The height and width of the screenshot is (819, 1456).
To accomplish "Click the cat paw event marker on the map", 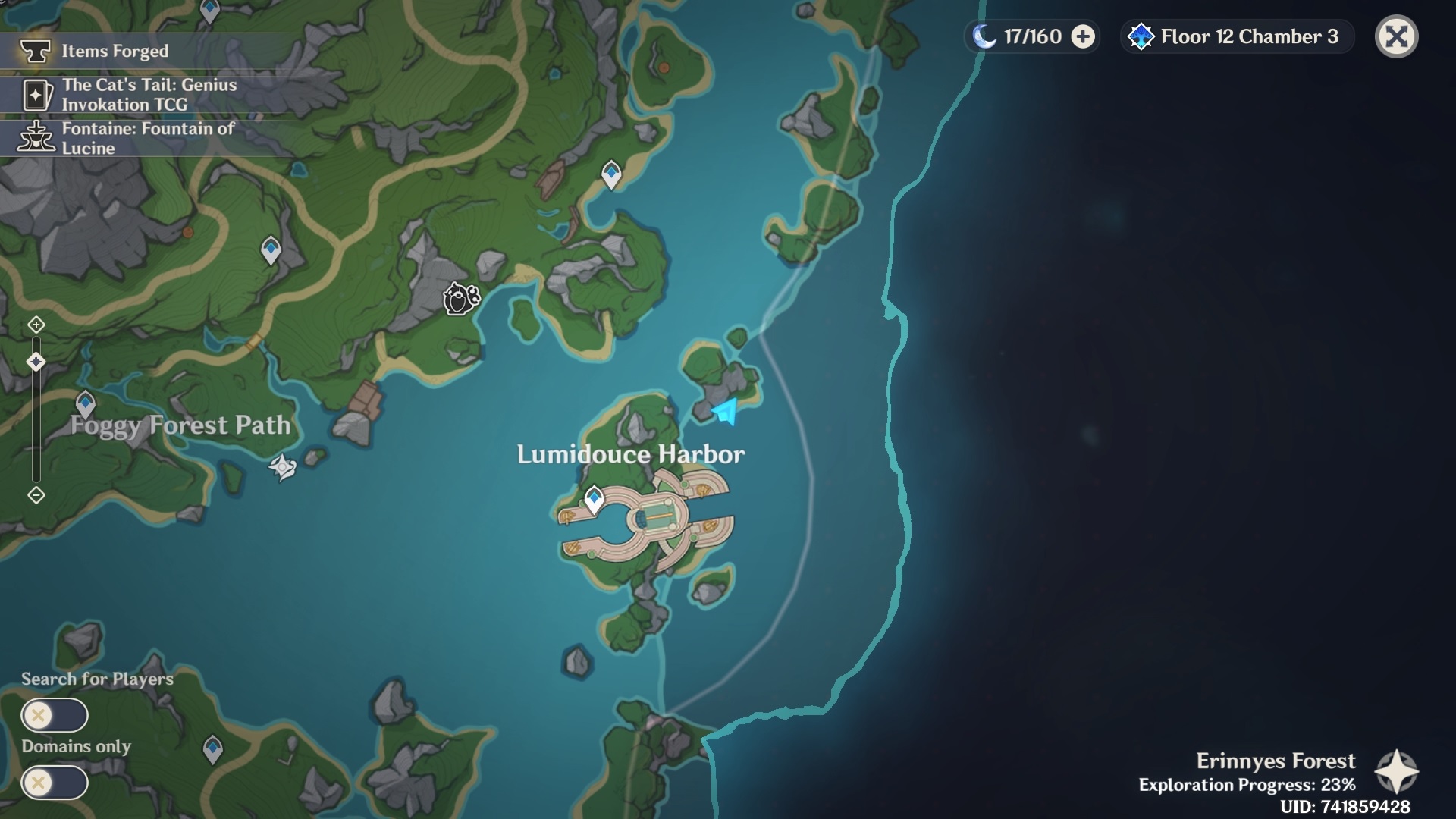I will (460, 299).
